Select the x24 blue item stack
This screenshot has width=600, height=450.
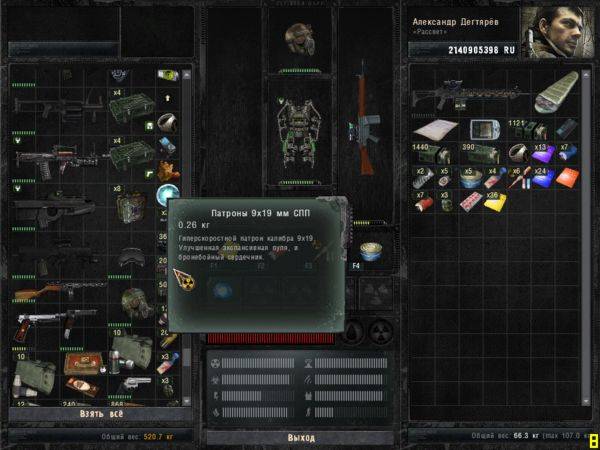[543, 178]
